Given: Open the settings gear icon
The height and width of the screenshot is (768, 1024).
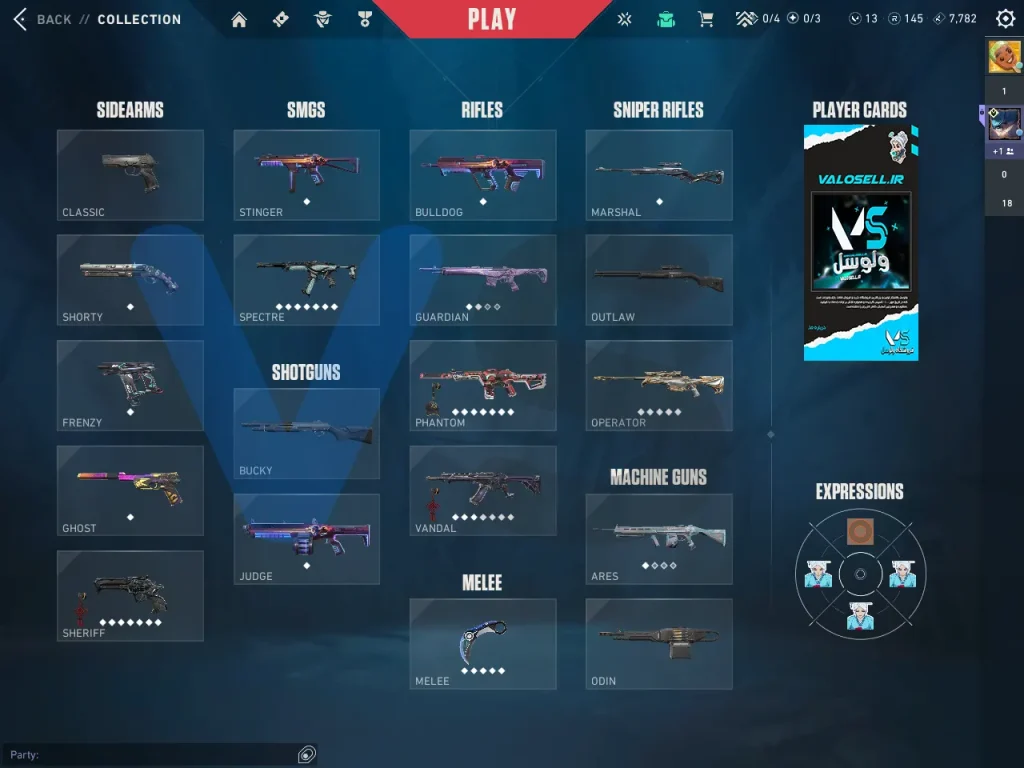Looking at the screenshot, I should pyautogui.click(x=1005, y=19).
